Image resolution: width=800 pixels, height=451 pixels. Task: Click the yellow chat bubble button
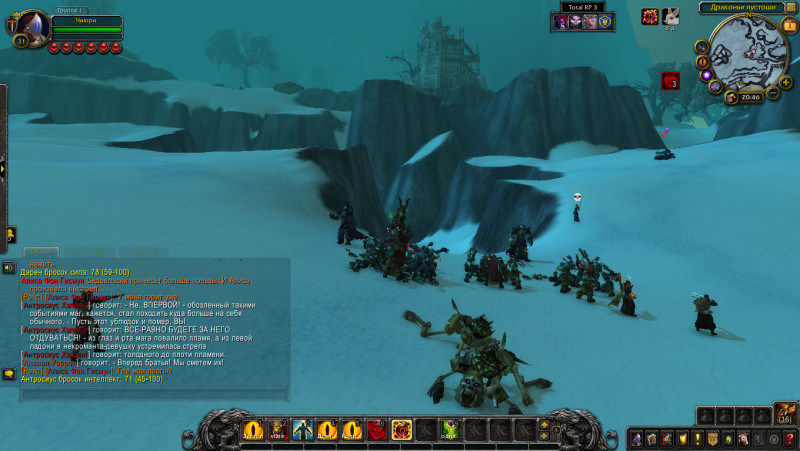(x=8, y=374)
